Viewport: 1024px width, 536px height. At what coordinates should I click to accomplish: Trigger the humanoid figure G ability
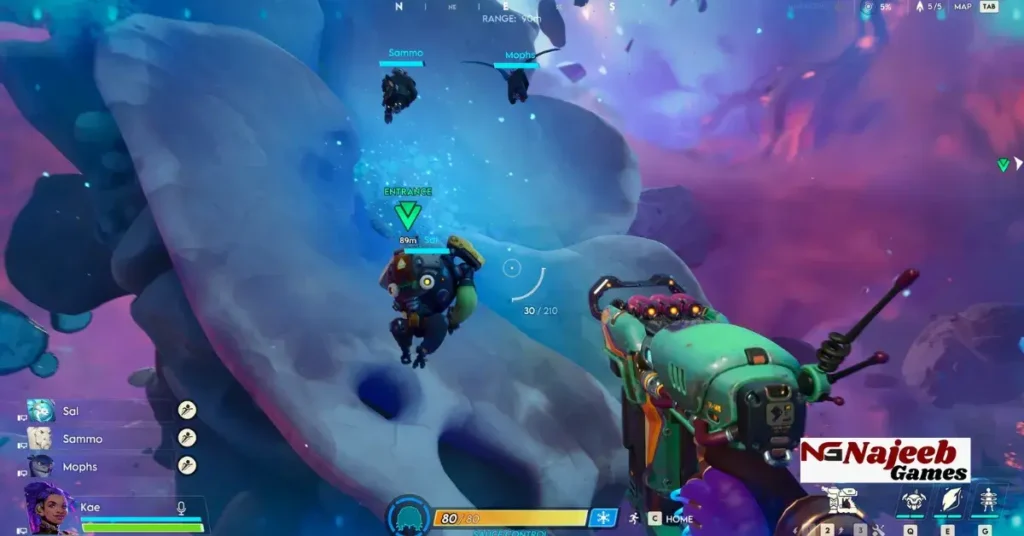coord(987,500)
